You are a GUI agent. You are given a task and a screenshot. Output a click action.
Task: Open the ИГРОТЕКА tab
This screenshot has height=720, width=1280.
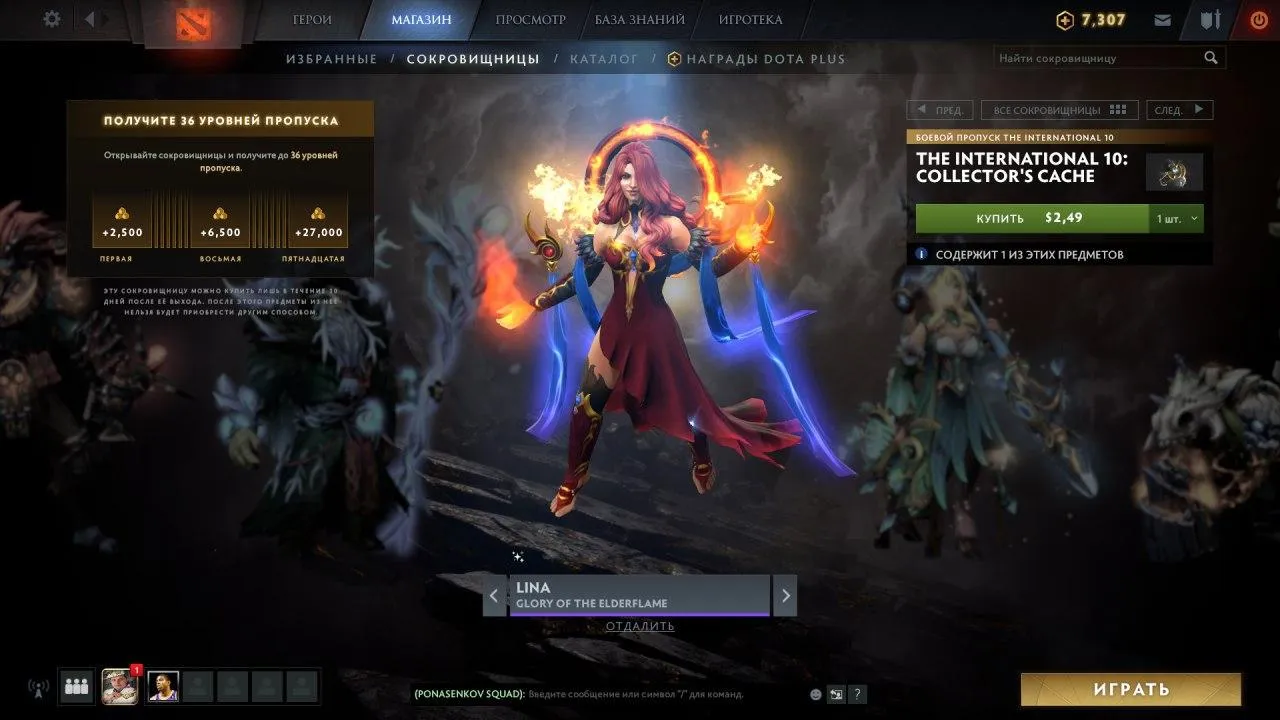(750, 19)
